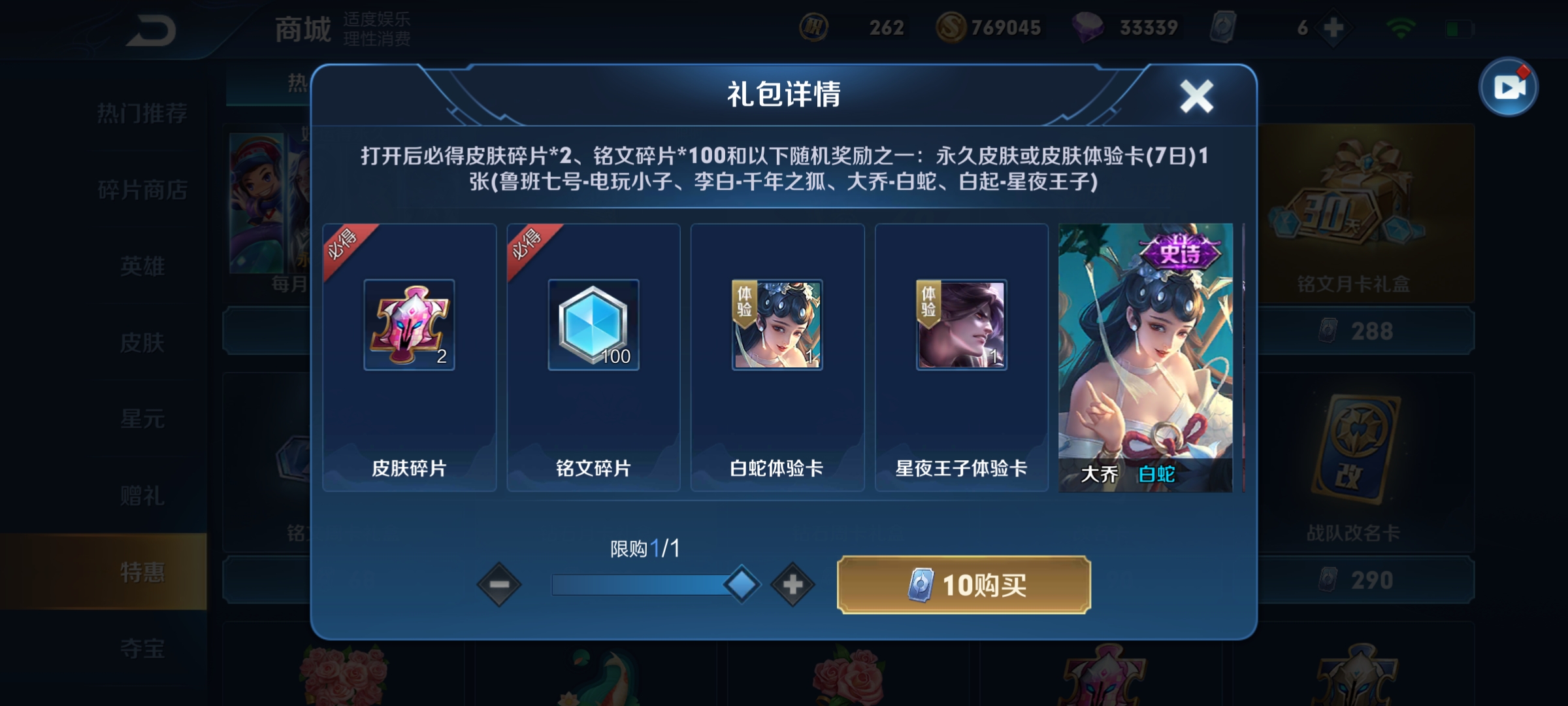Select the 皮肤碎片 item icon
Image resolution: width=1568 pixels, height=706 pixels.
pos(408,325)
